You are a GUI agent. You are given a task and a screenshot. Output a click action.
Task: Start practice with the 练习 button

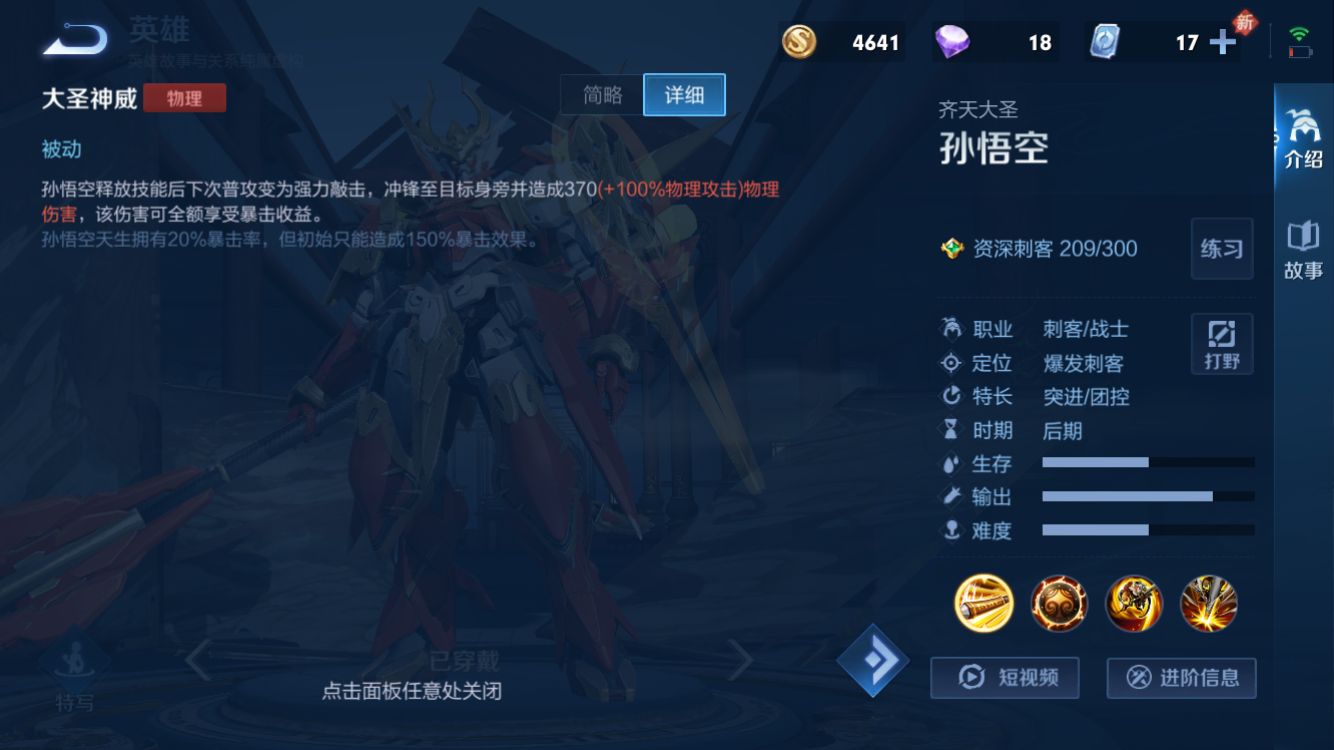(1220, 248)
